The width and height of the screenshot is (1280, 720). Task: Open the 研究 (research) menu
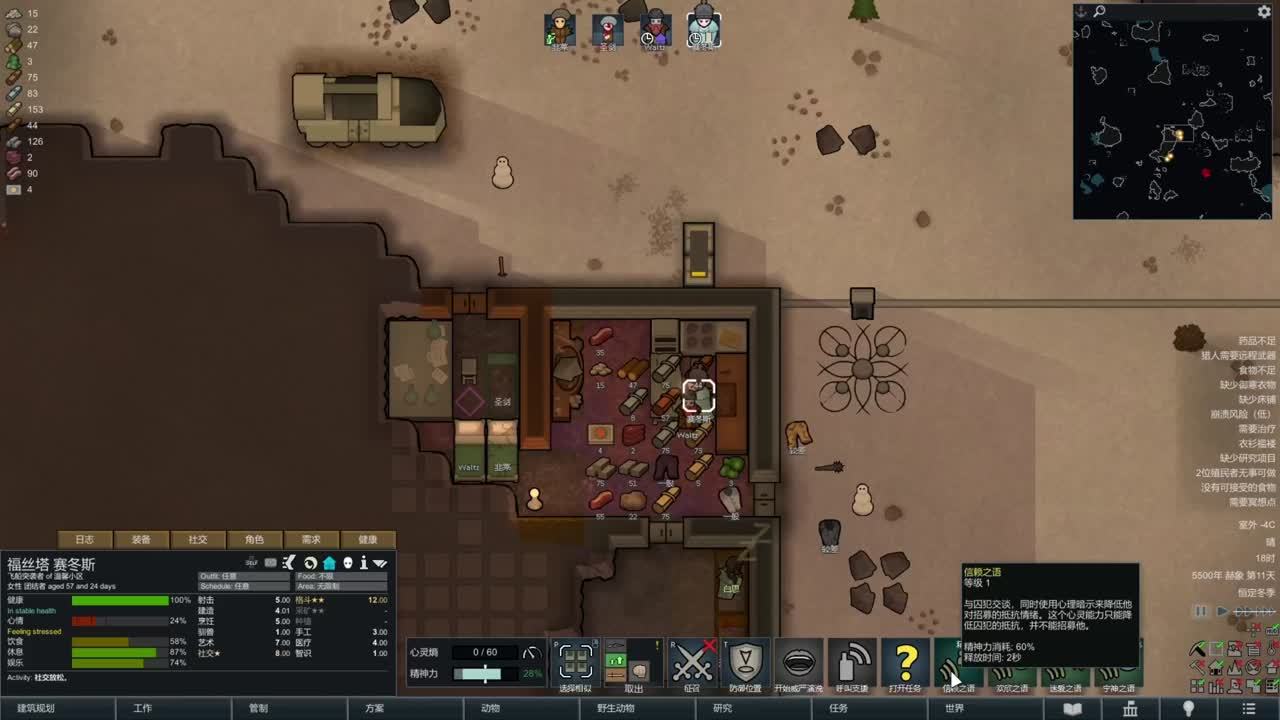pos(722,708)
